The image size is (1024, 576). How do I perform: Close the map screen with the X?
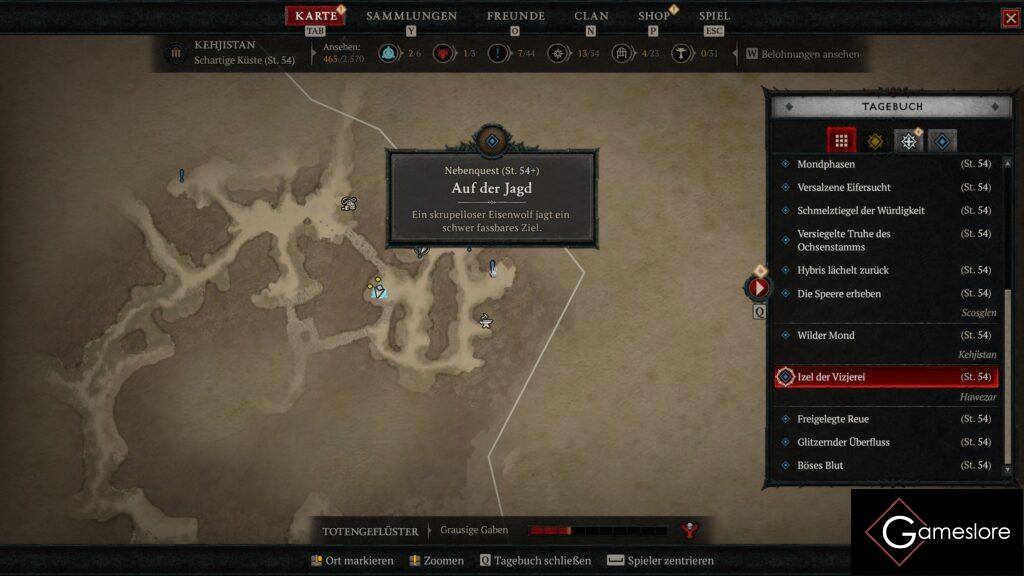click(1011, 18)
